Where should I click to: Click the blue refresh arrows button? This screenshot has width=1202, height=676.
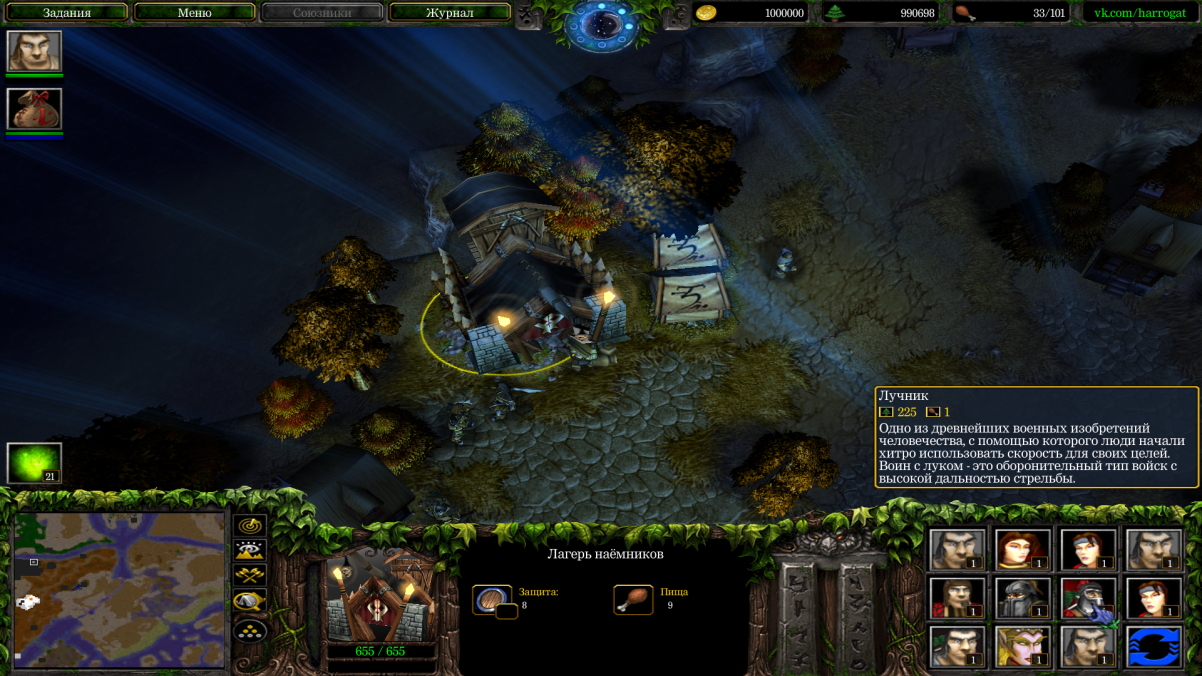coord(1153,646)
